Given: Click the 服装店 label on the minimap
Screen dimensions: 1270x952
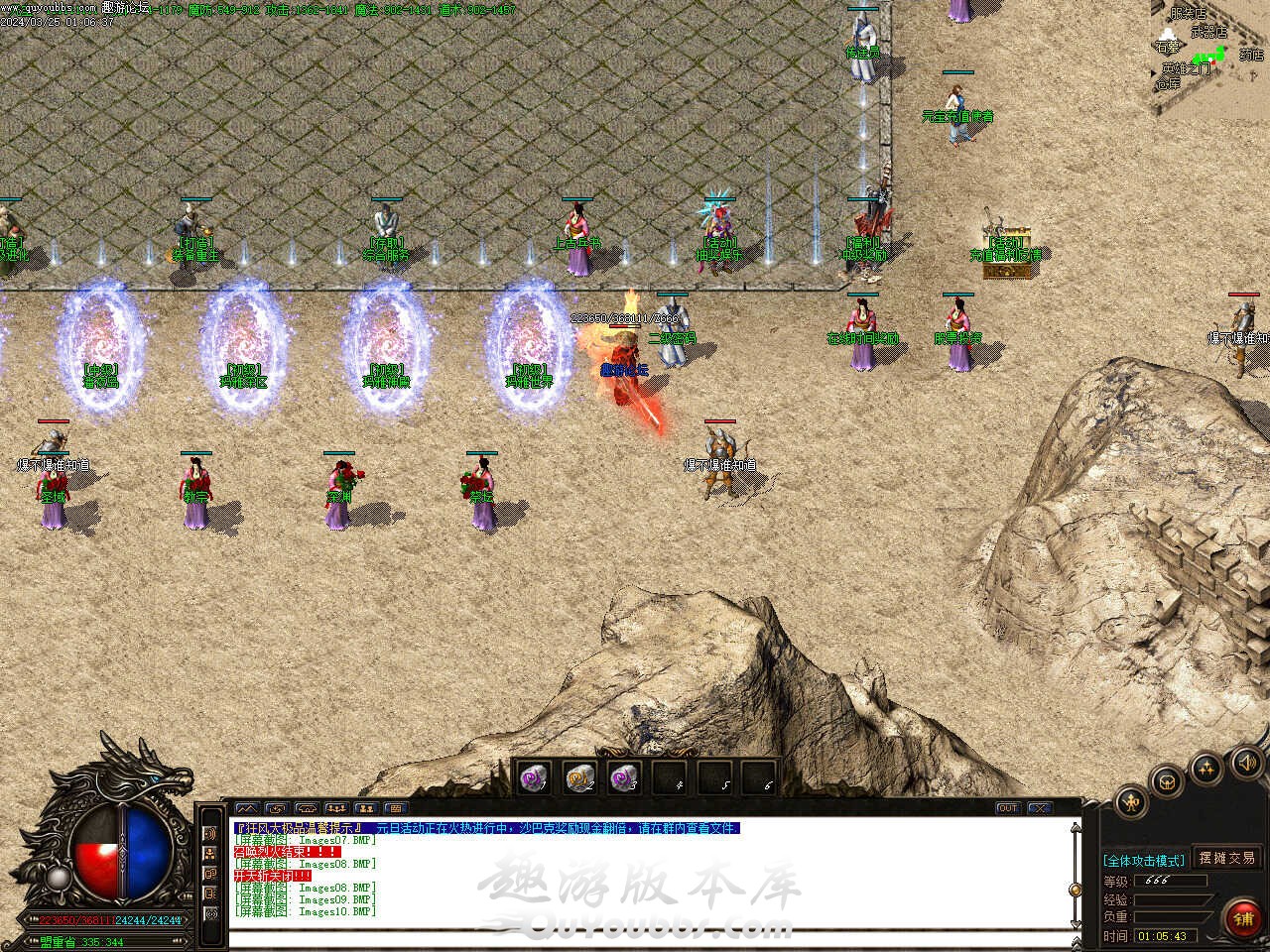Looking at the screenshot, I should [x=1188, y=14].
